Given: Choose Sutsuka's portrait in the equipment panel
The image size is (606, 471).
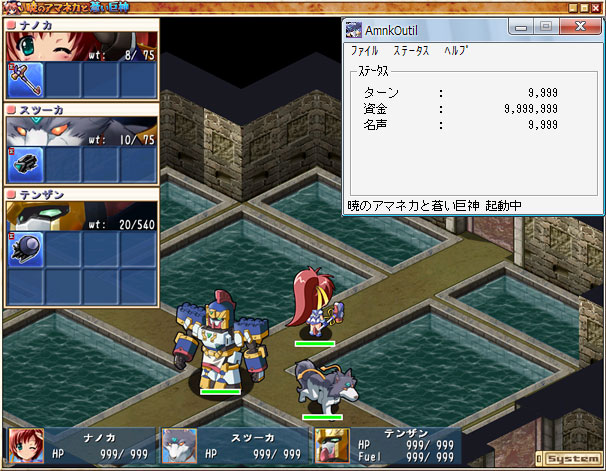Looking at the screenshot, I should (45, 132).
